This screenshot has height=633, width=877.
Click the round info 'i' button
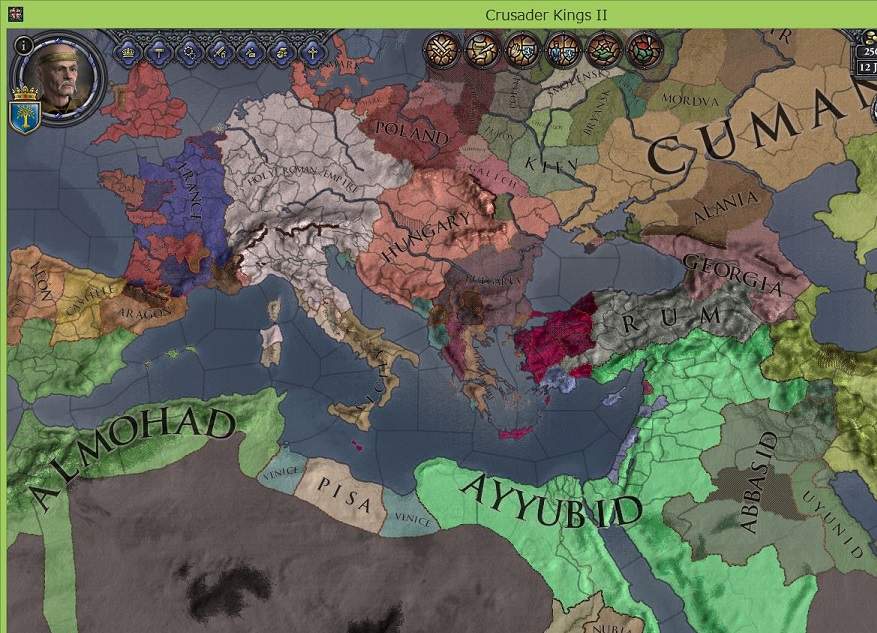(x=23, y=45)
